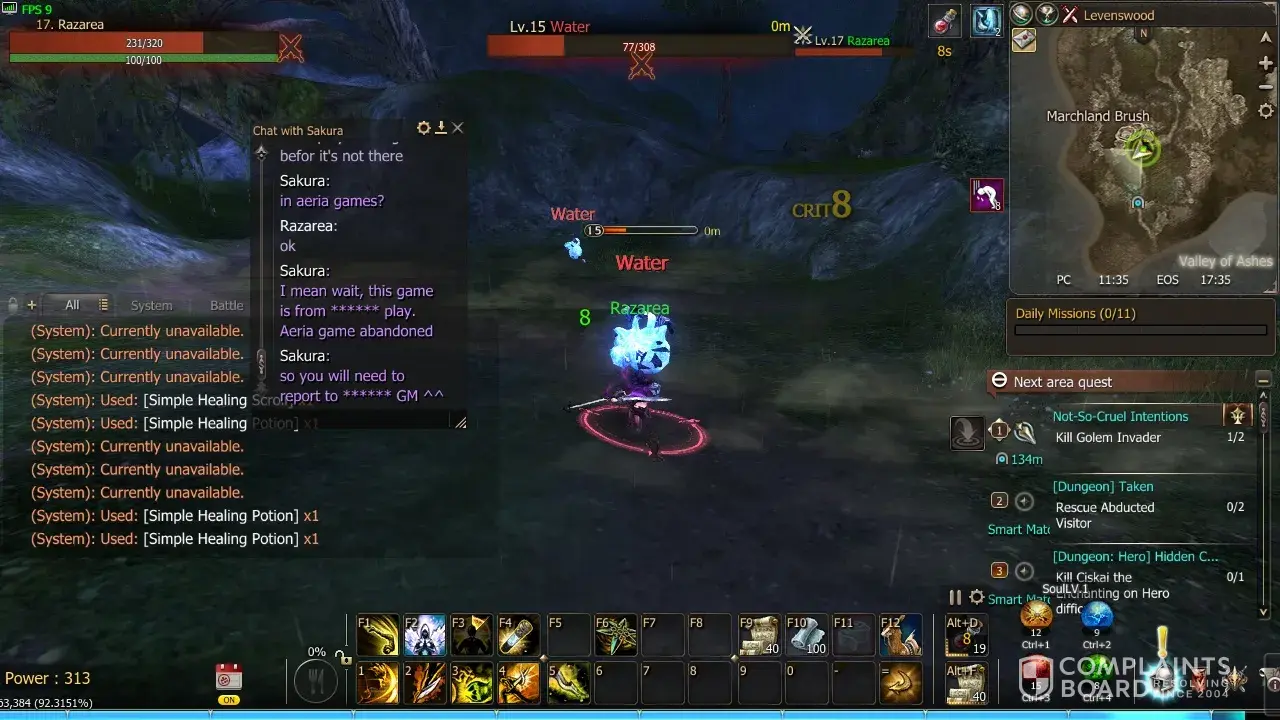Viewport: 1280px width, 720px height.
Task: Switch to the Battle chat tab
Action: click(226, 305)
